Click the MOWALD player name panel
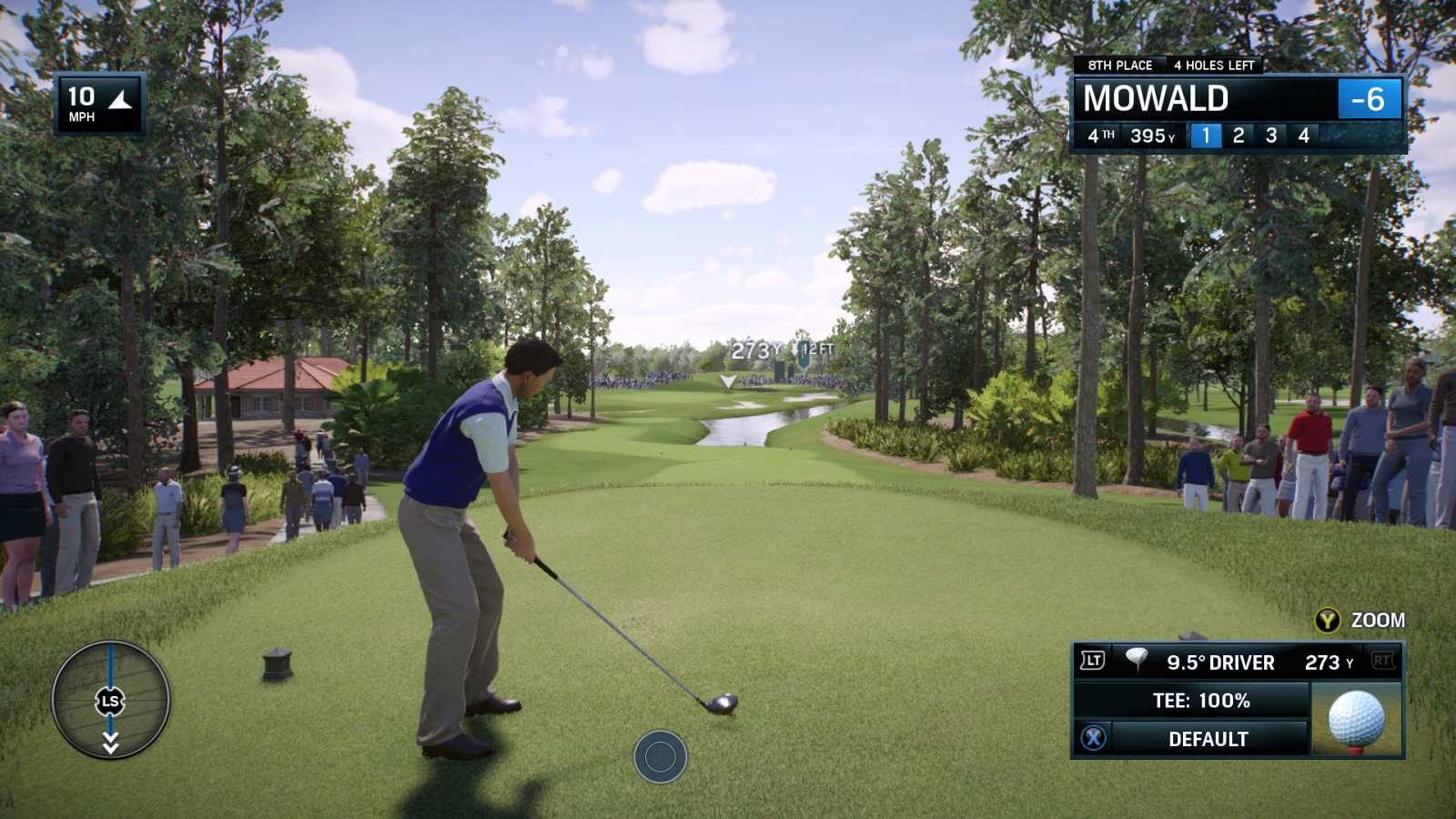The width and height of the screenshot is (1456, 819). tap(1203, 98)
